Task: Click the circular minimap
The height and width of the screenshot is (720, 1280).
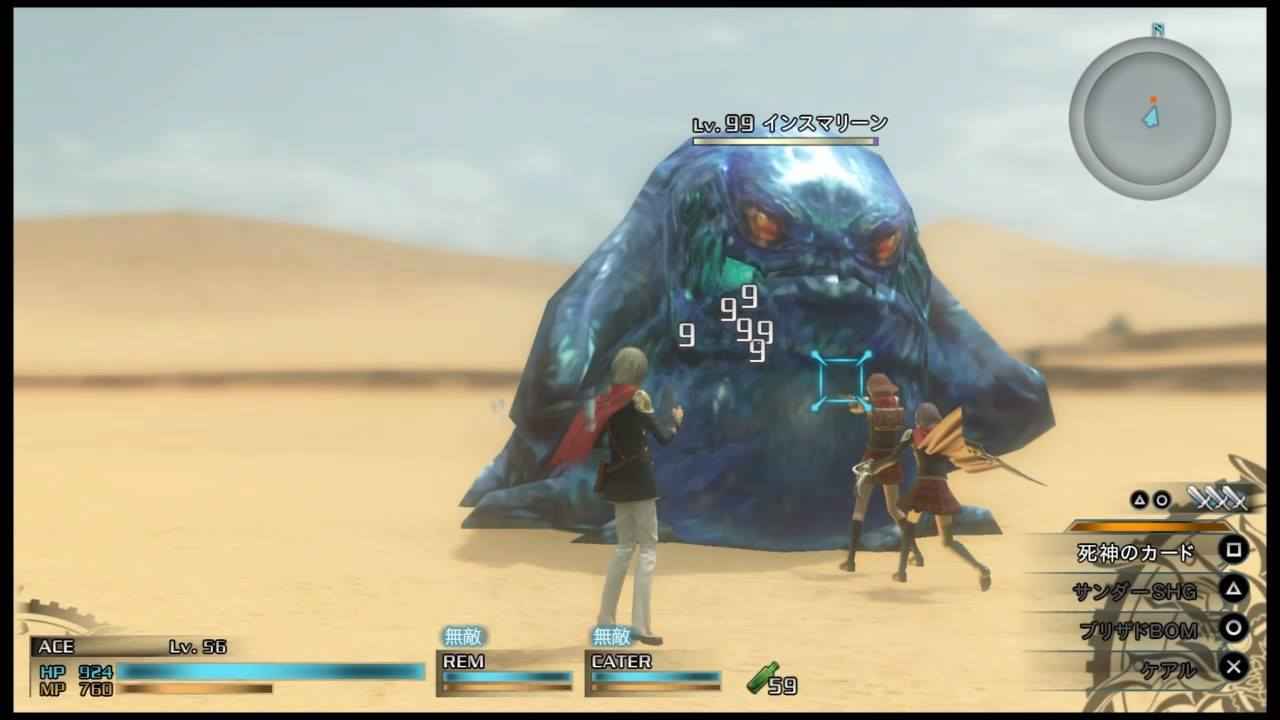Action: pyautogui.click(x=1149, y=118)
